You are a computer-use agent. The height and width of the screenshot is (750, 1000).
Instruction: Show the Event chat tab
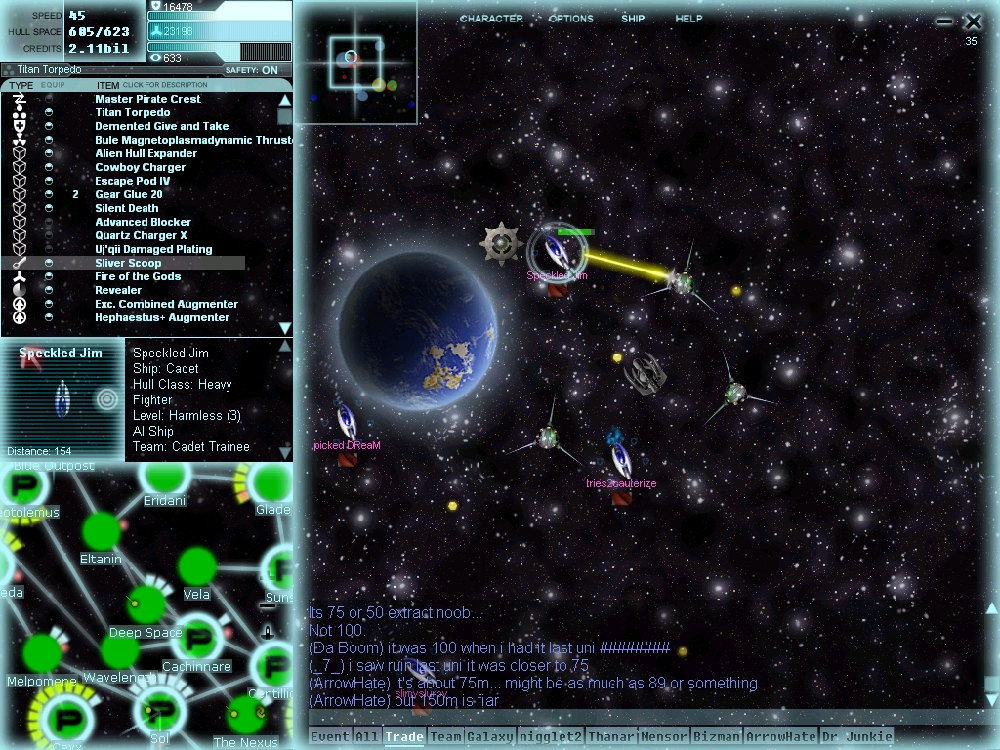click(x=330, y=737)
